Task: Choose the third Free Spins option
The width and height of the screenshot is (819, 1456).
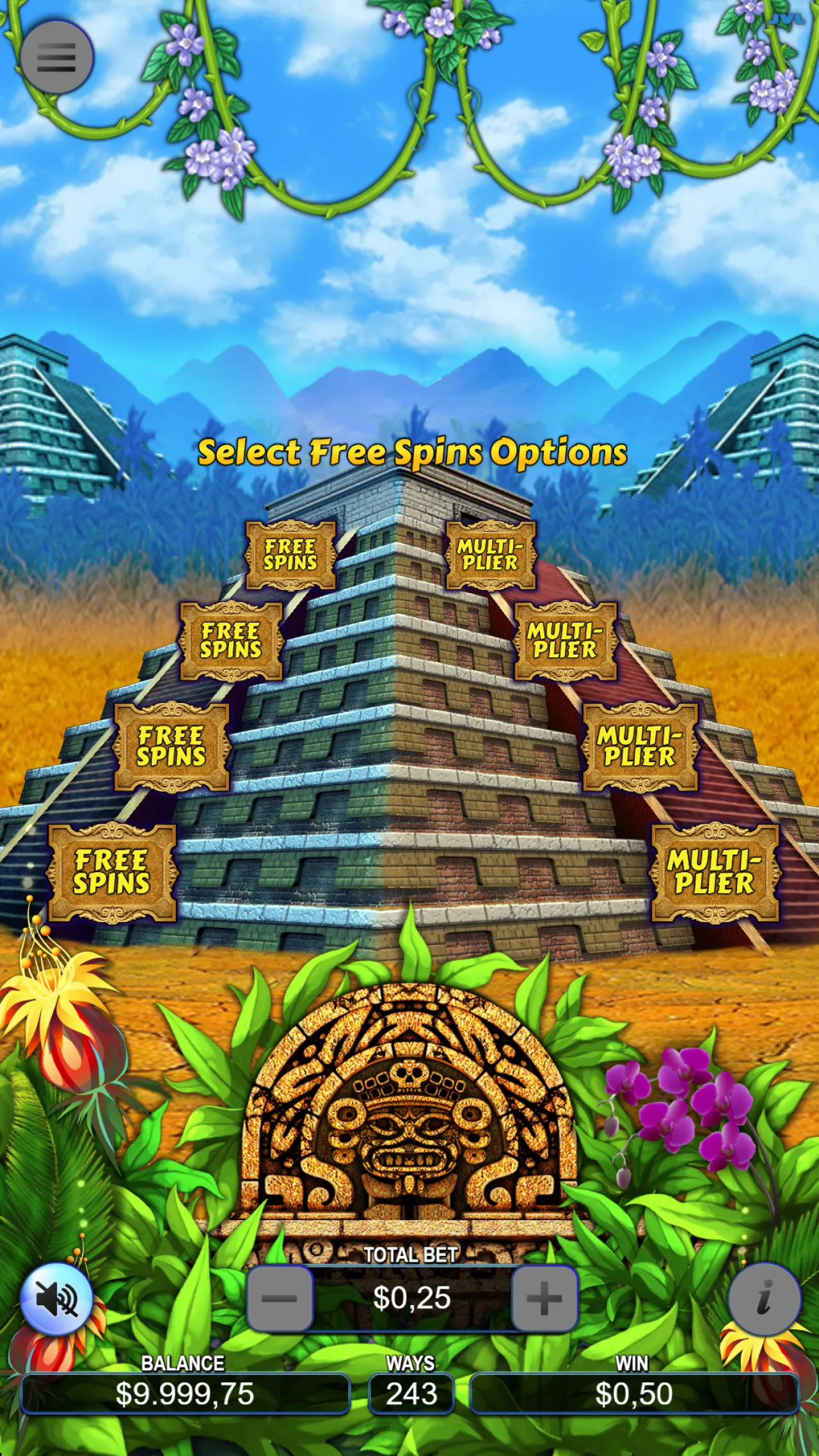Action: [x=173, y=747]
